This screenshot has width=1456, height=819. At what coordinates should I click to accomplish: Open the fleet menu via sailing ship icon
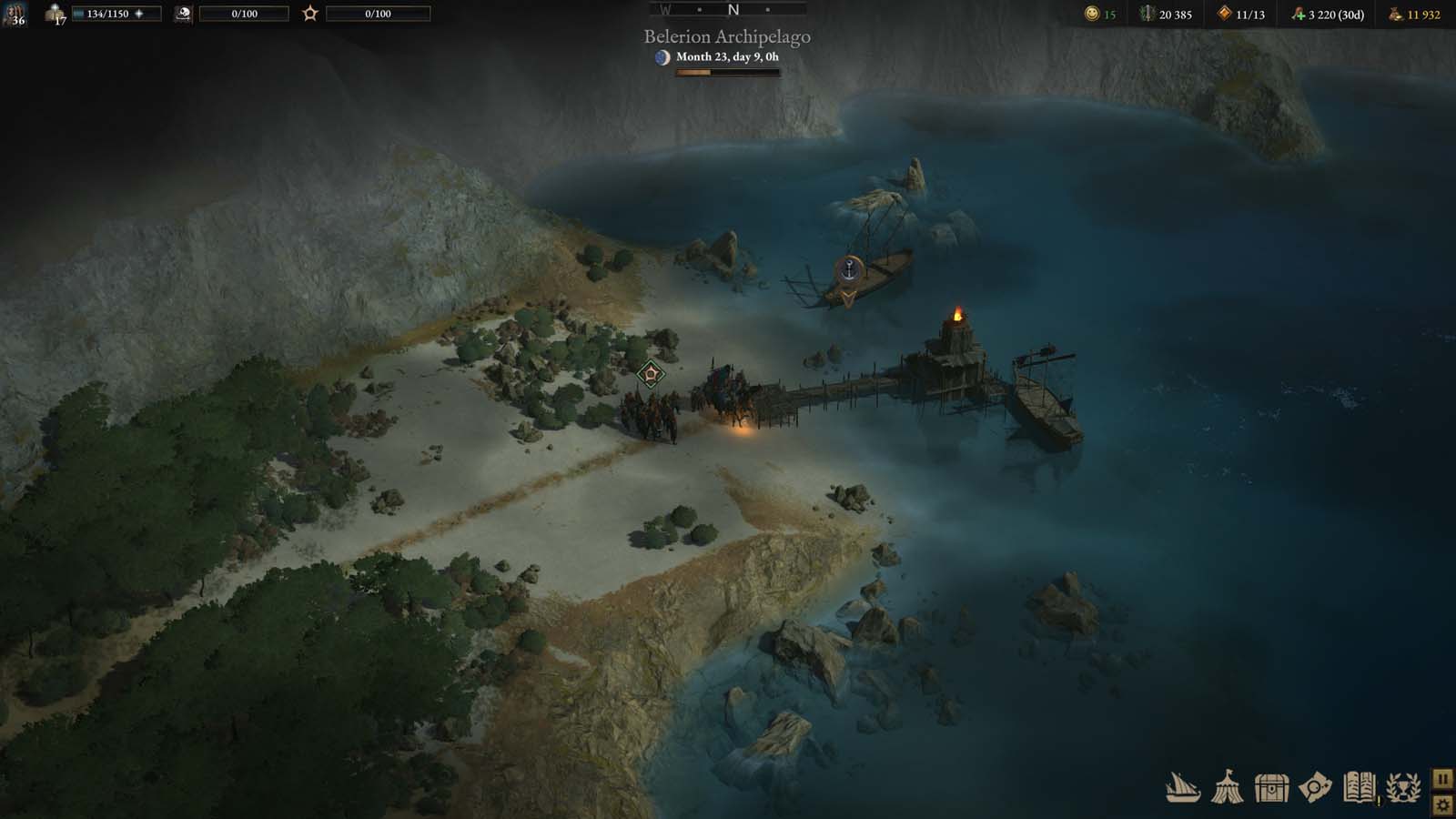1183,787
